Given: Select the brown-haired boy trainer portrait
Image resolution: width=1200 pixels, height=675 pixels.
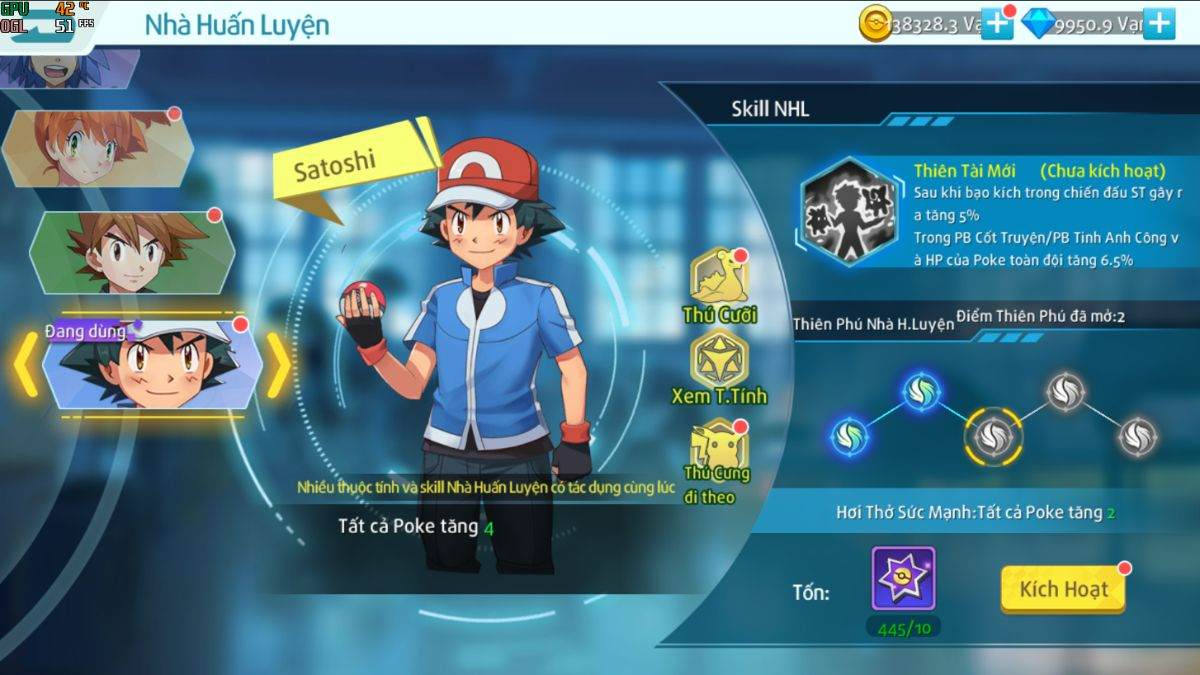Looking at the screenshot, I should (132, 250).
